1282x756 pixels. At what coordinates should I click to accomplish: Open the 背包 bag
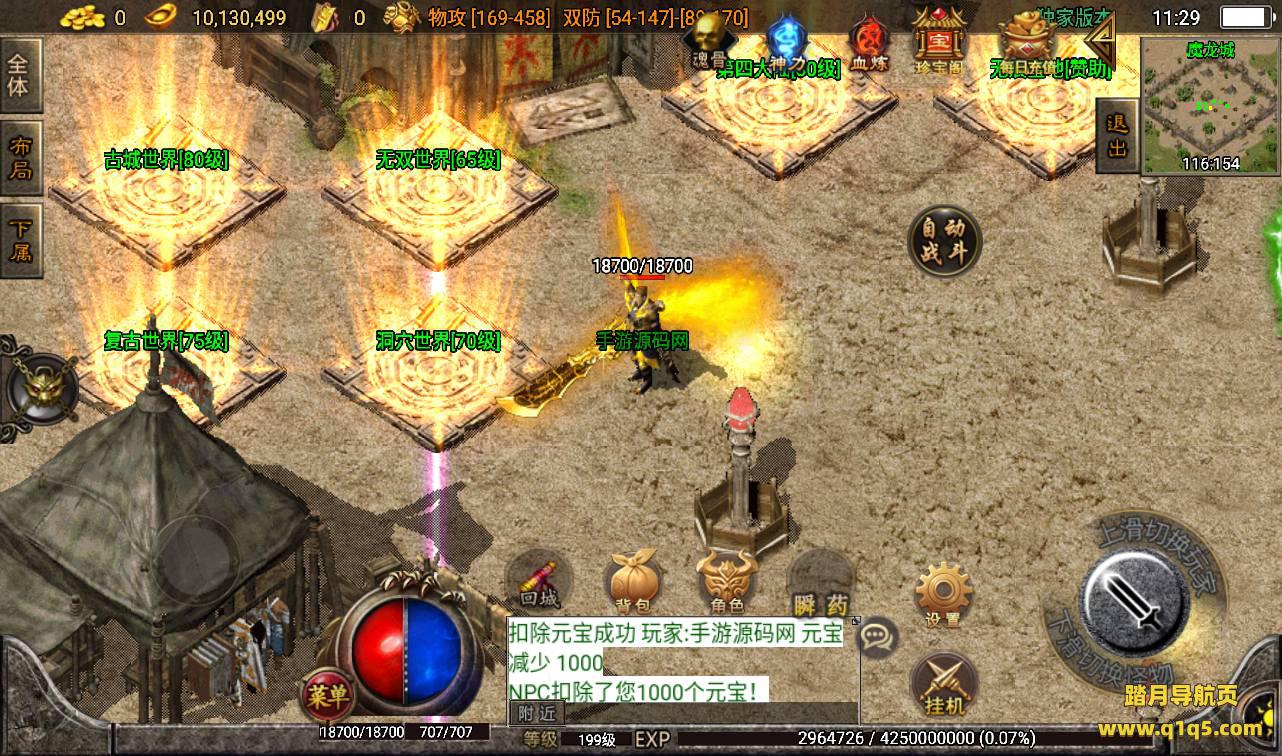point(634,583)
